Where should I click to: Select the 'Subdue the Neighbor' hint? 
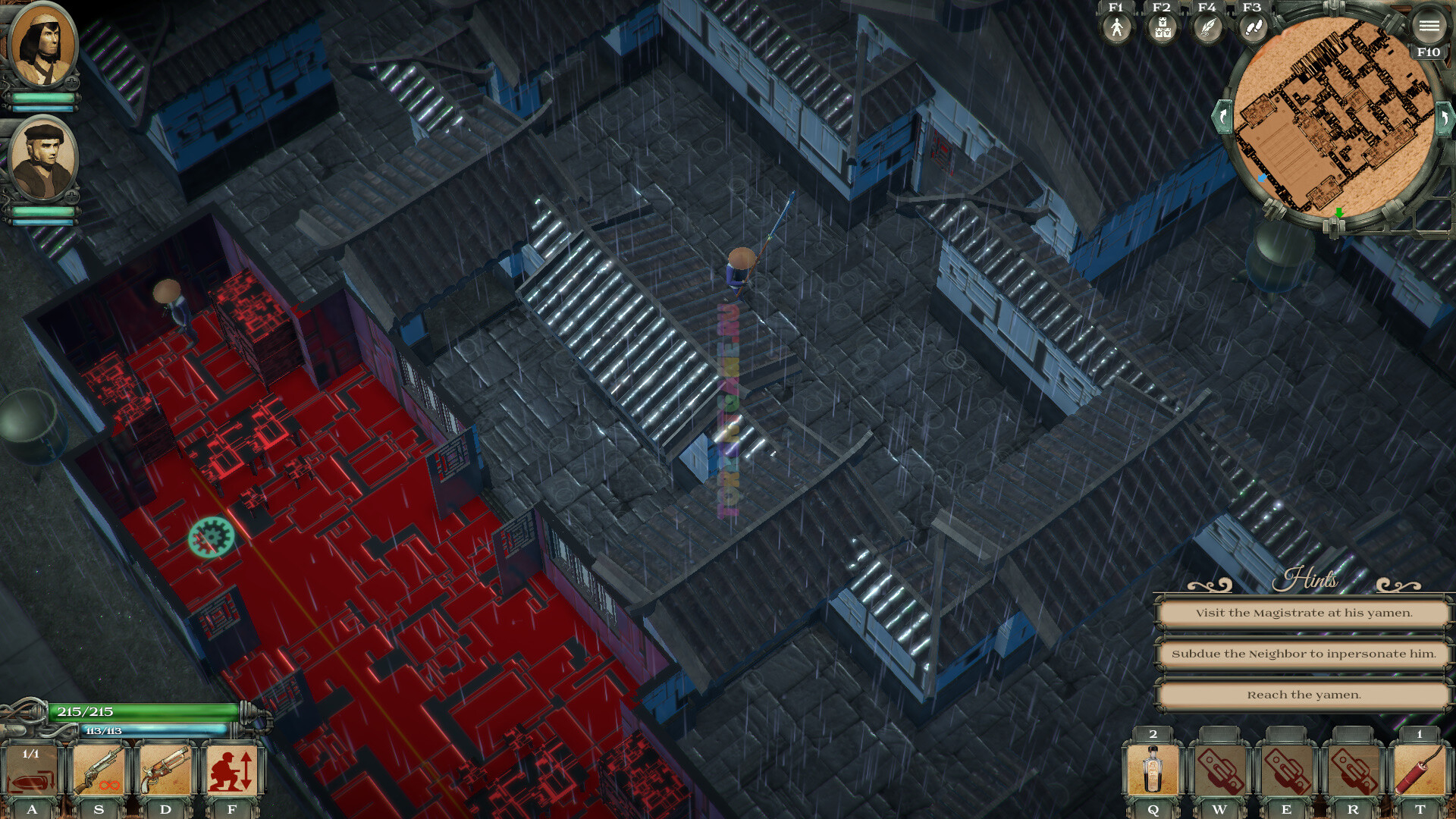pos(1304,654)
